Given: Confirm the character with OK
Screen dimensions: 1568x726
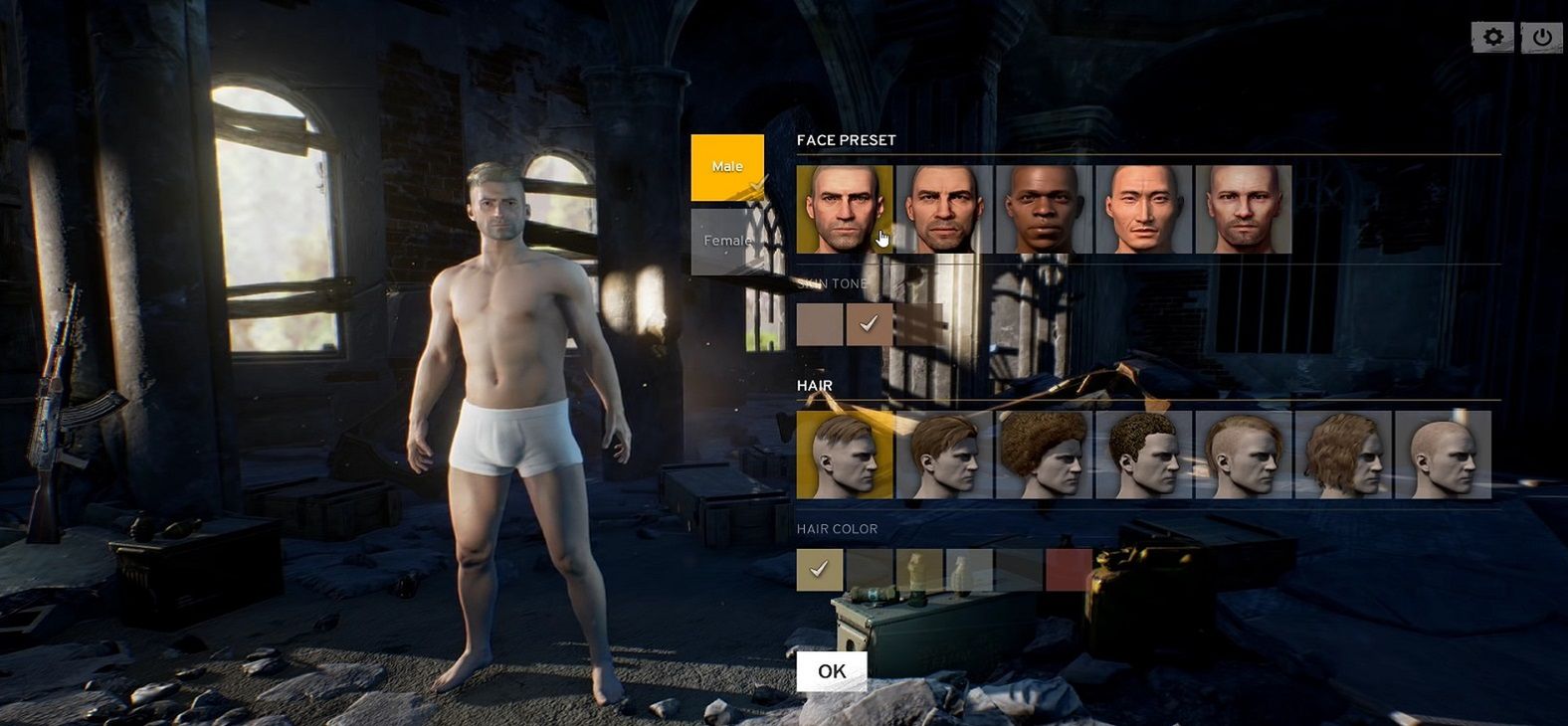Looking at the screenshot, I should [x=832, y=671].
